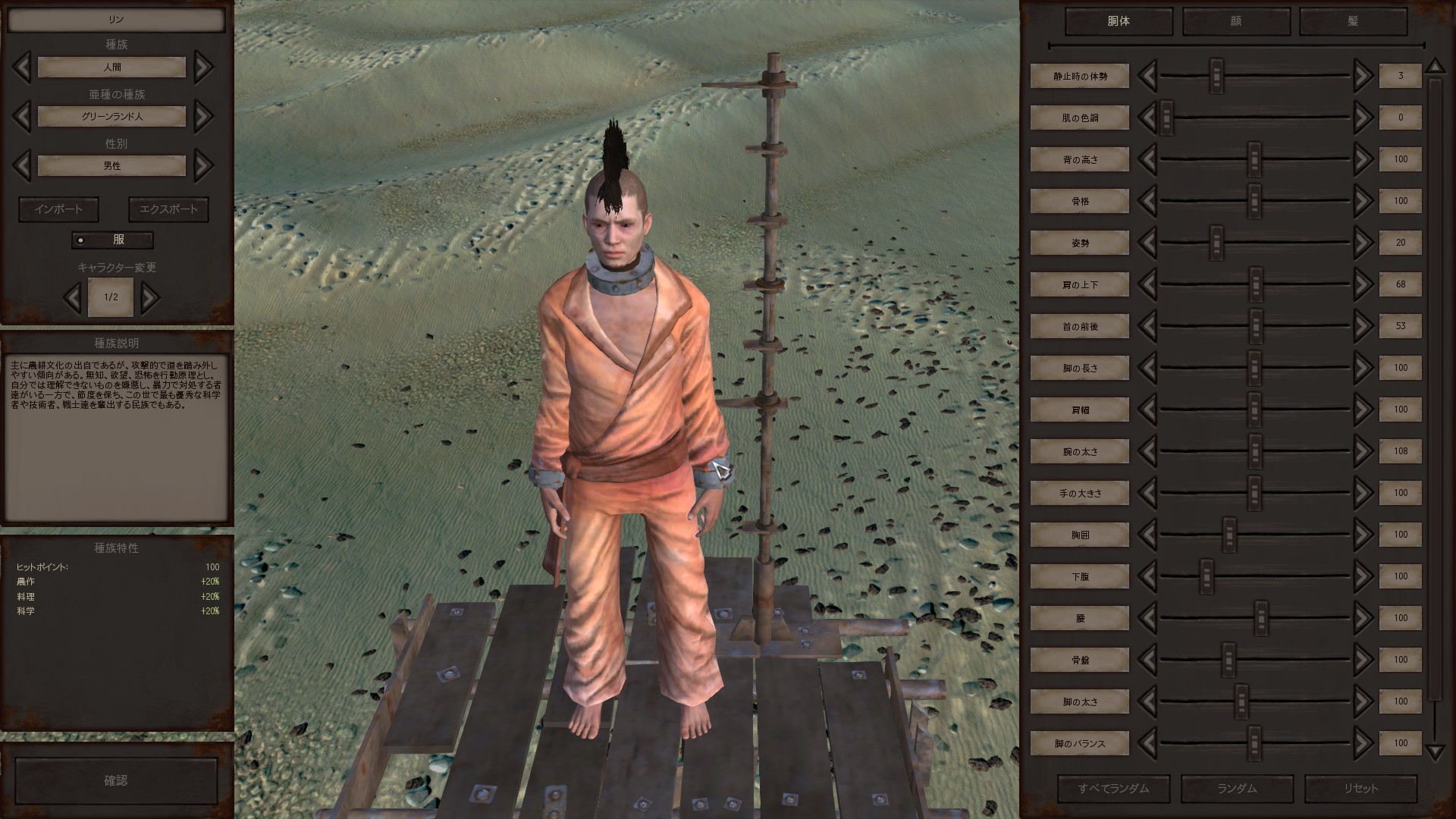Click the 背の高さ height slider handle
This screenshot has width=1456, height=819.
point(1254,159)
